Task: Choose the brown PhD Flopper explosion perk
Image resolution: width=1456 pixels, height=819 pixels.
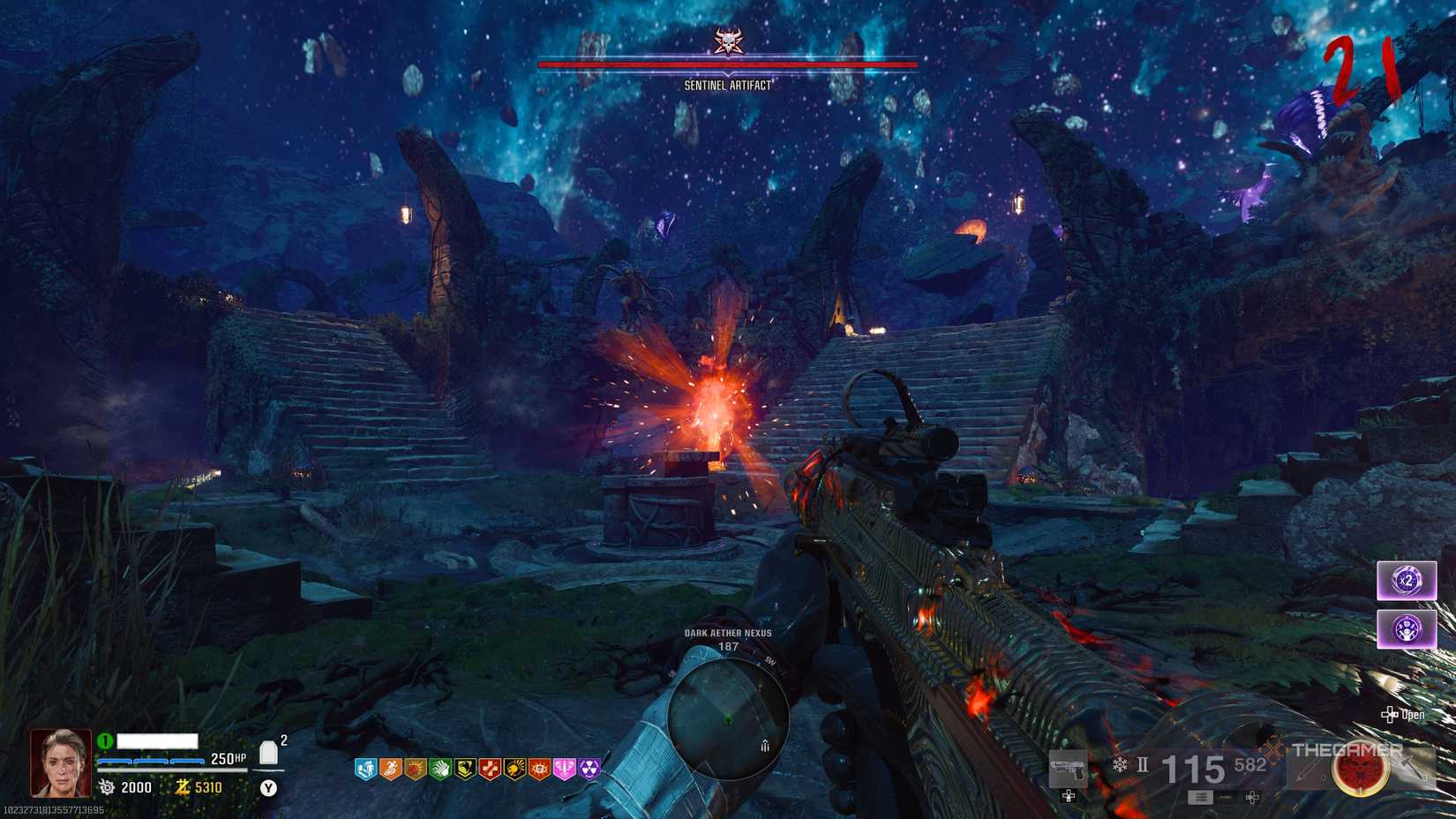Action: click(x=415, y=770)
